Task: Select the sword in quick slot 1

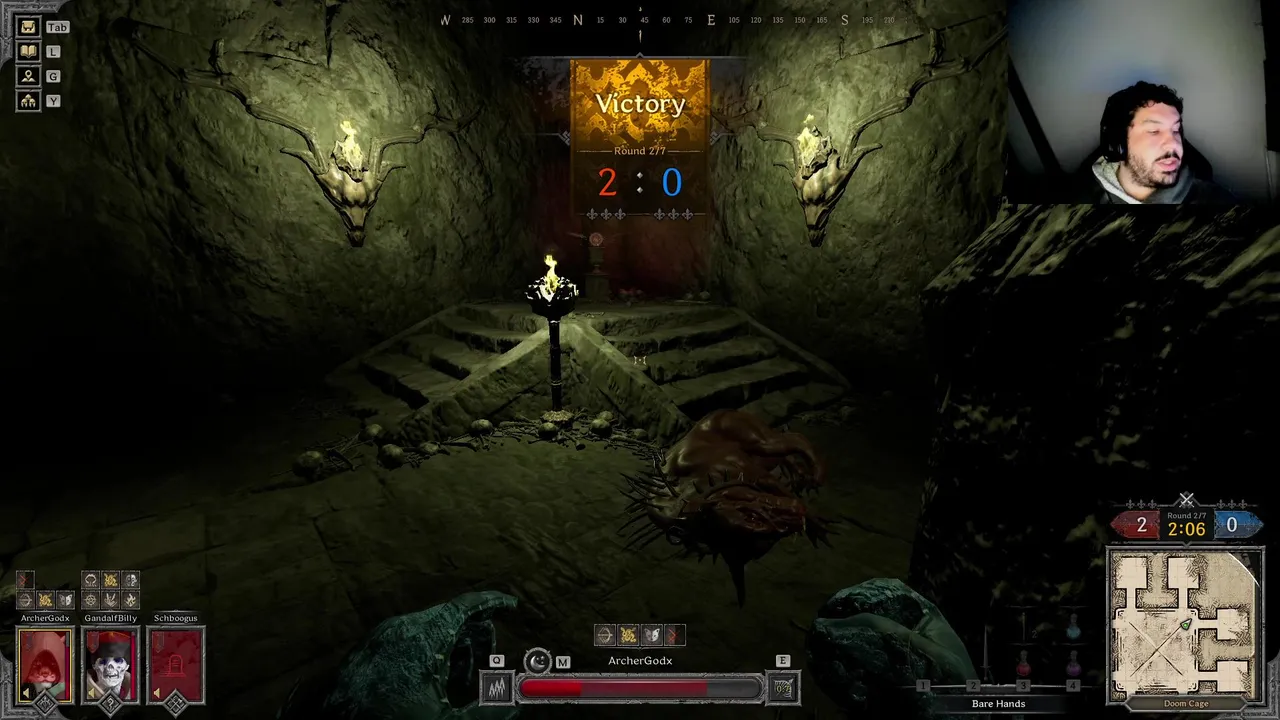Action: pos(985,655)
